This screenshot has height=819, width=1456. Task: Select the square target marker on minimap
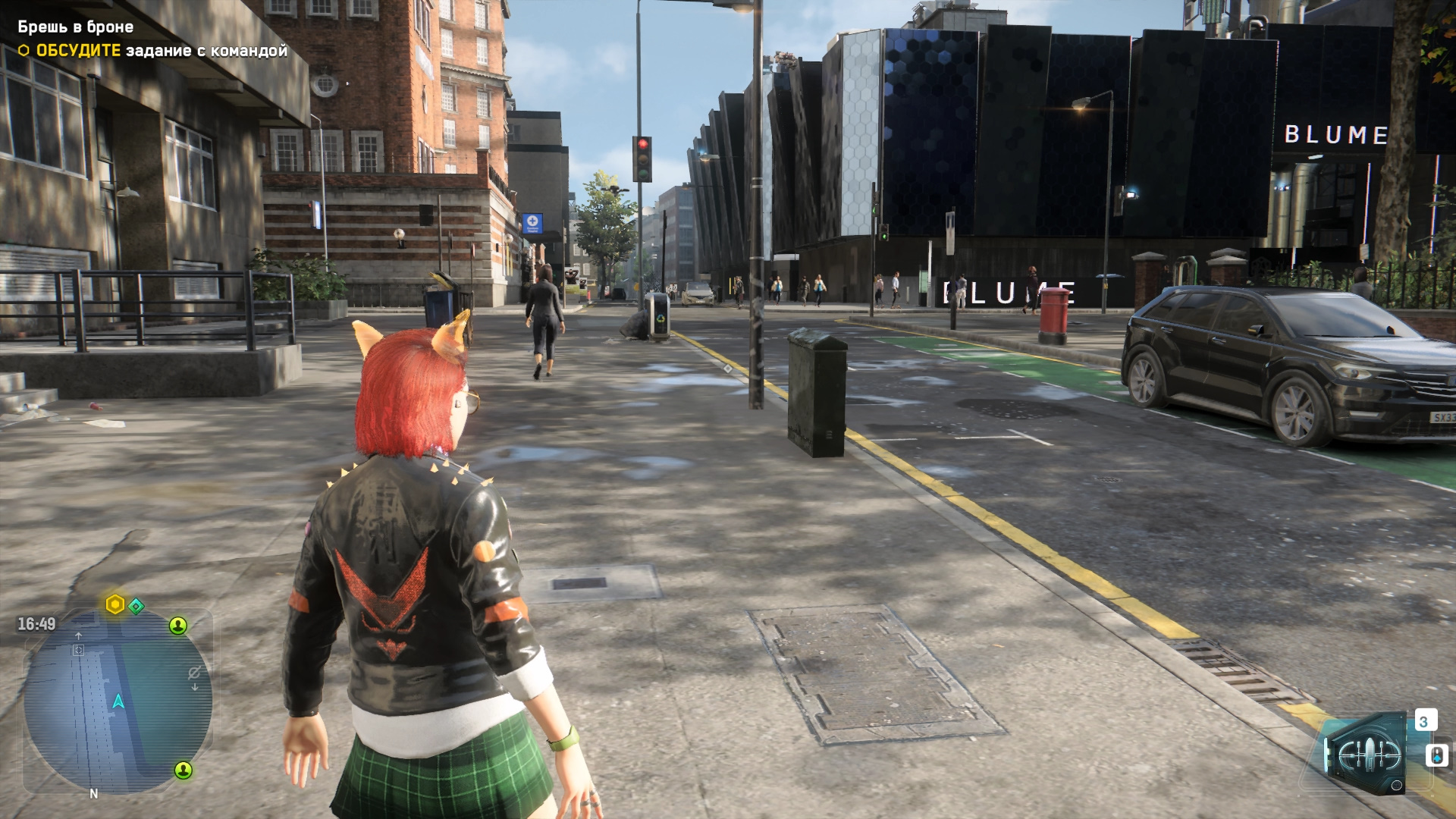click(x=78, y=650)
